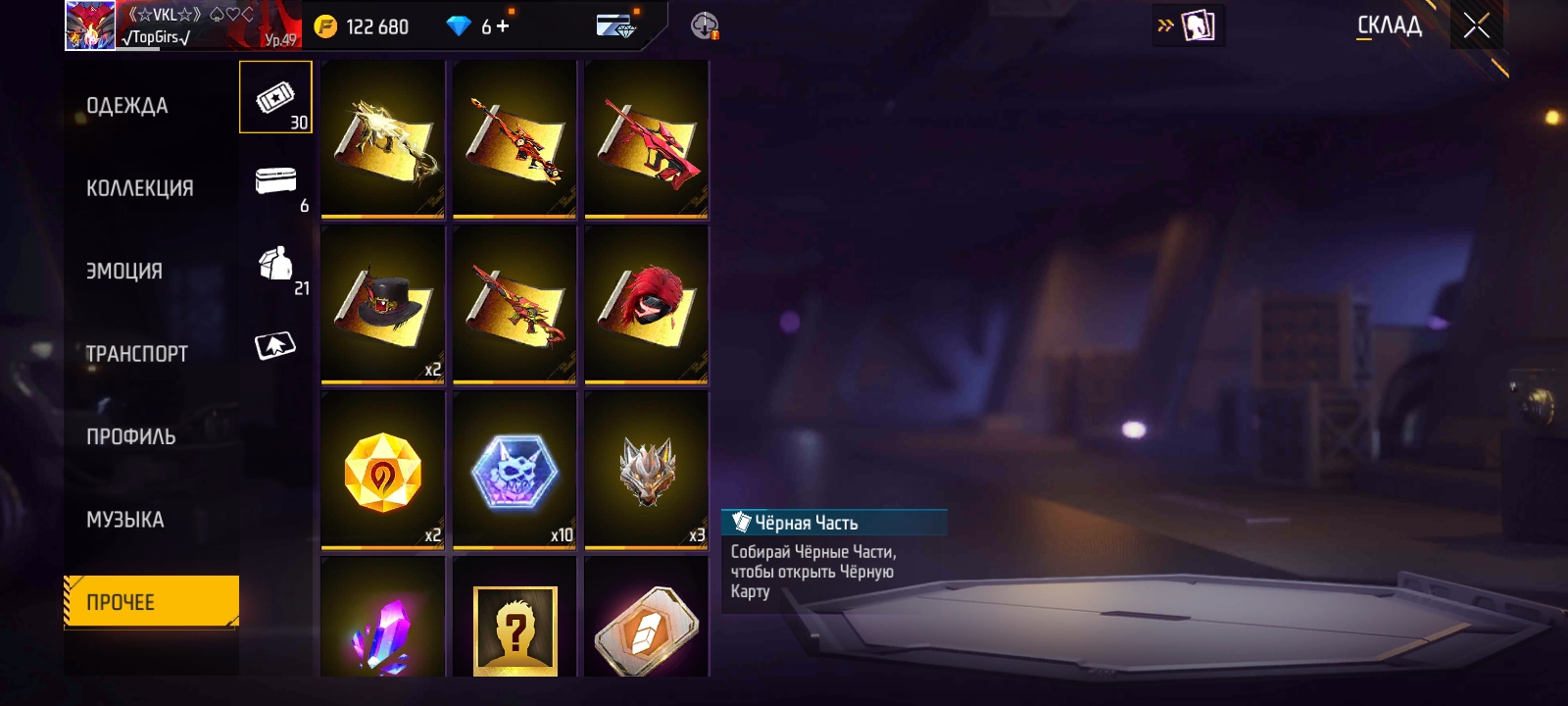Select the highlighted ПРОЧЕЕ tab
This screenshot has height=706, width=1568.
[151, 601]
